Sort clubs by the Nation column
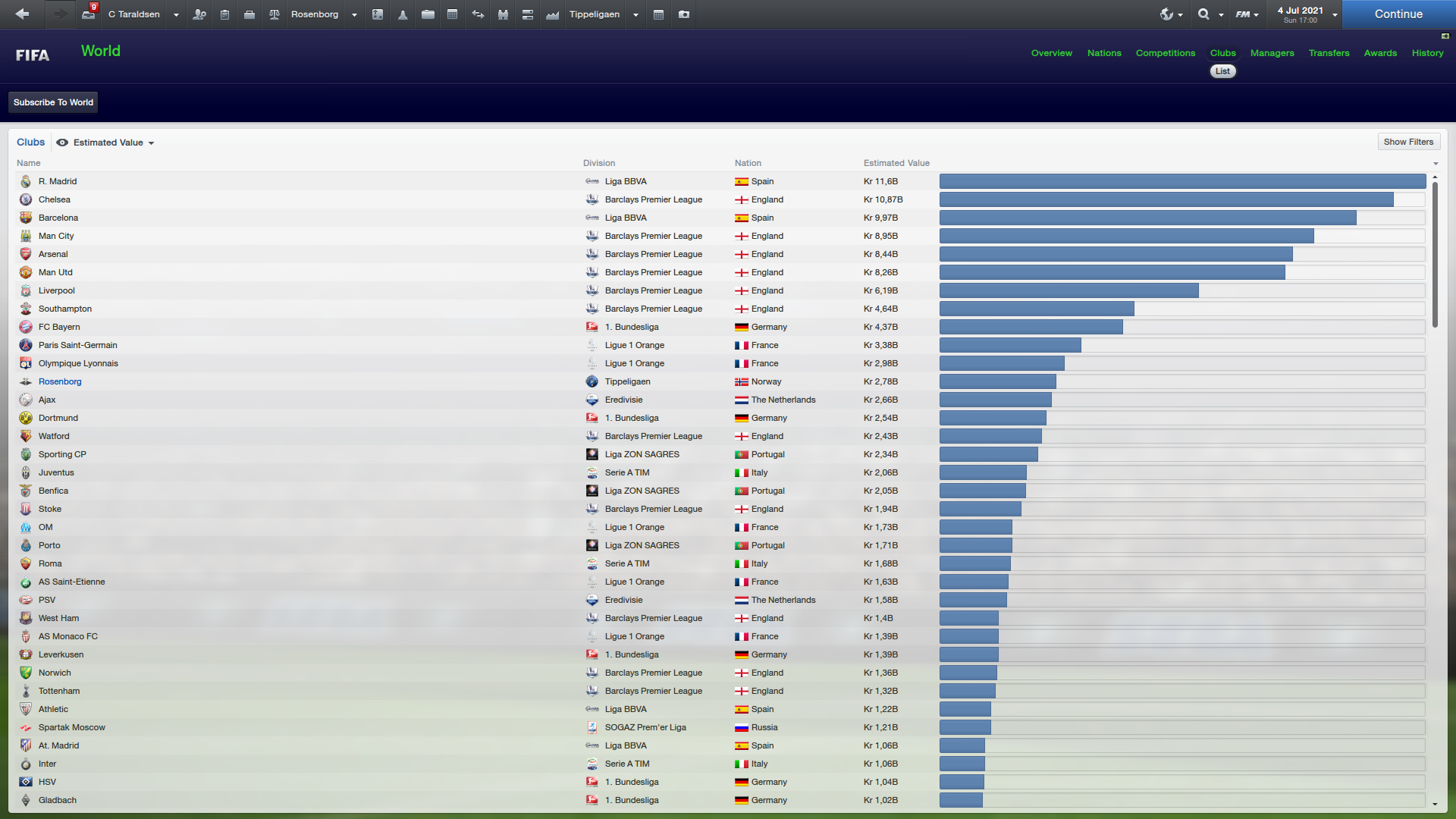Image resolution: width=1456 pixels, height=819 pixels. 747,163
